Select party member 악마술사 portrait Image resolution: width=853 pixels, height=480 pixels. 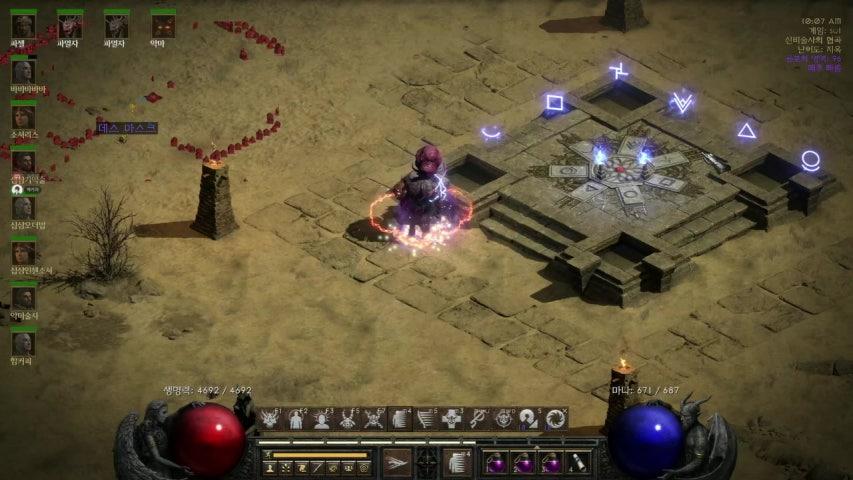23,298
